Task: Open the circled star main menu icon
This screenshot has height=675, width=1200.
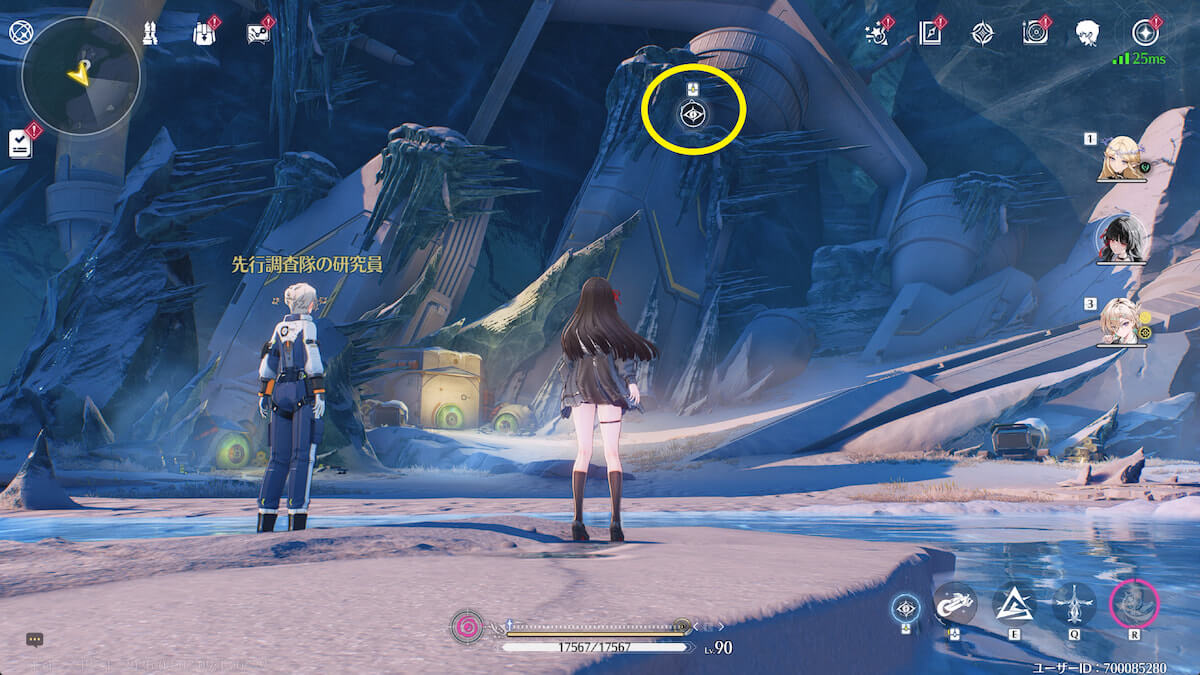Action: pyautogui.click(x=1145, y=33)
